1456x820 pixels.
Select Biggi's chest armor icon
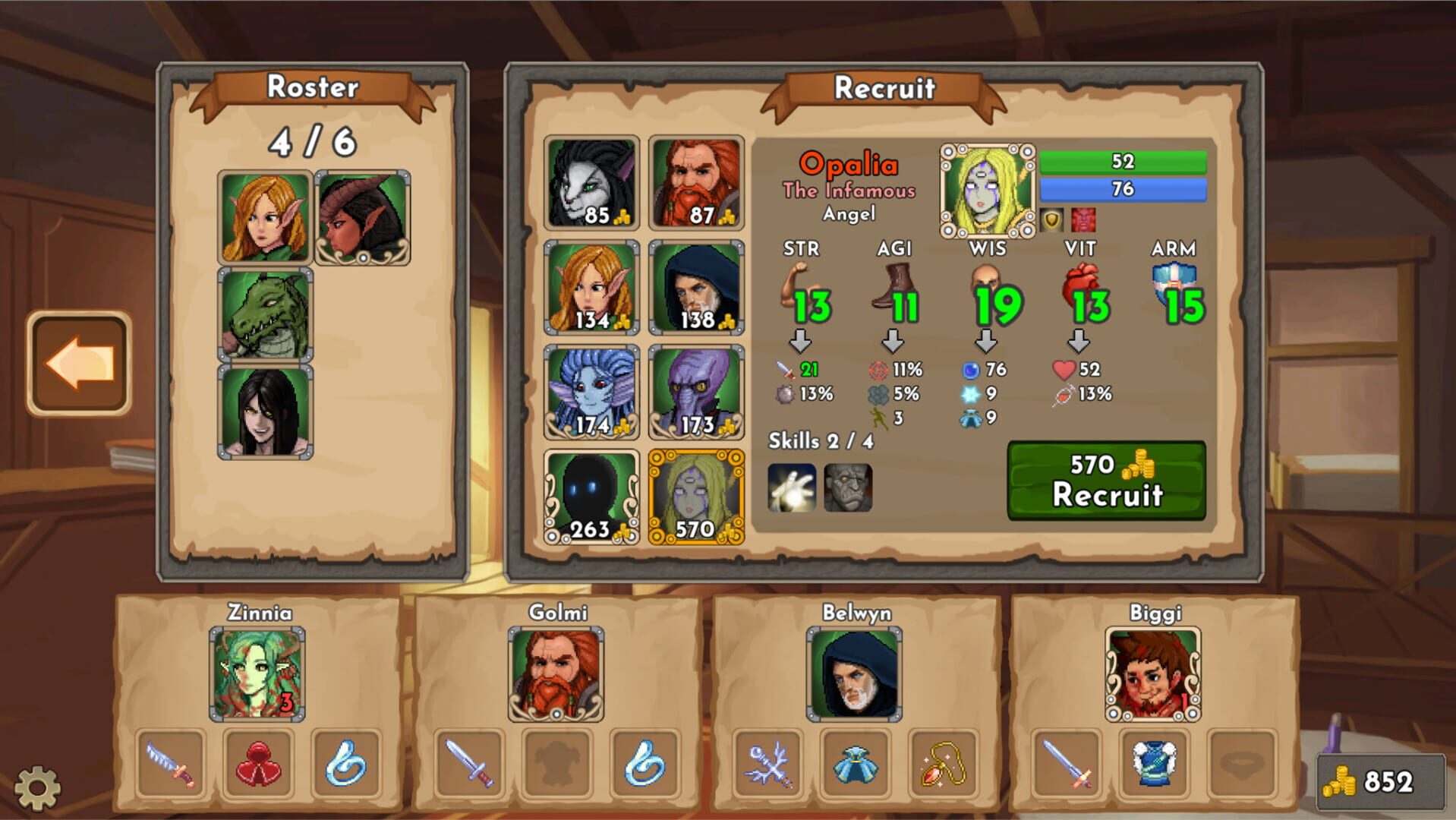[1153, 763]
